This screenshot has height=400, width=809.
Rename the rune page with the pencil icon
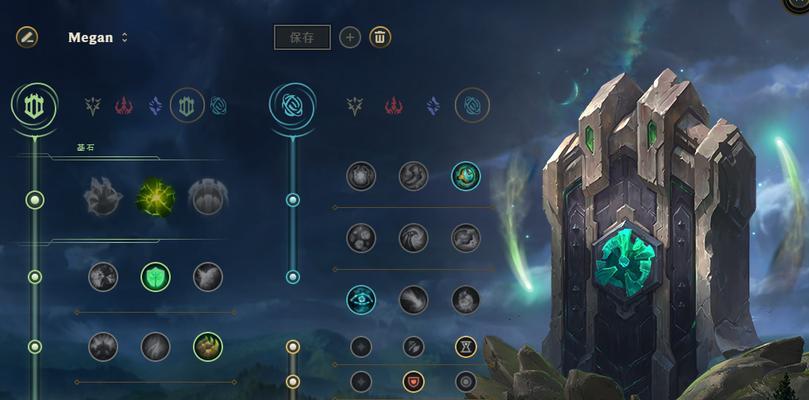click(26, 37)
